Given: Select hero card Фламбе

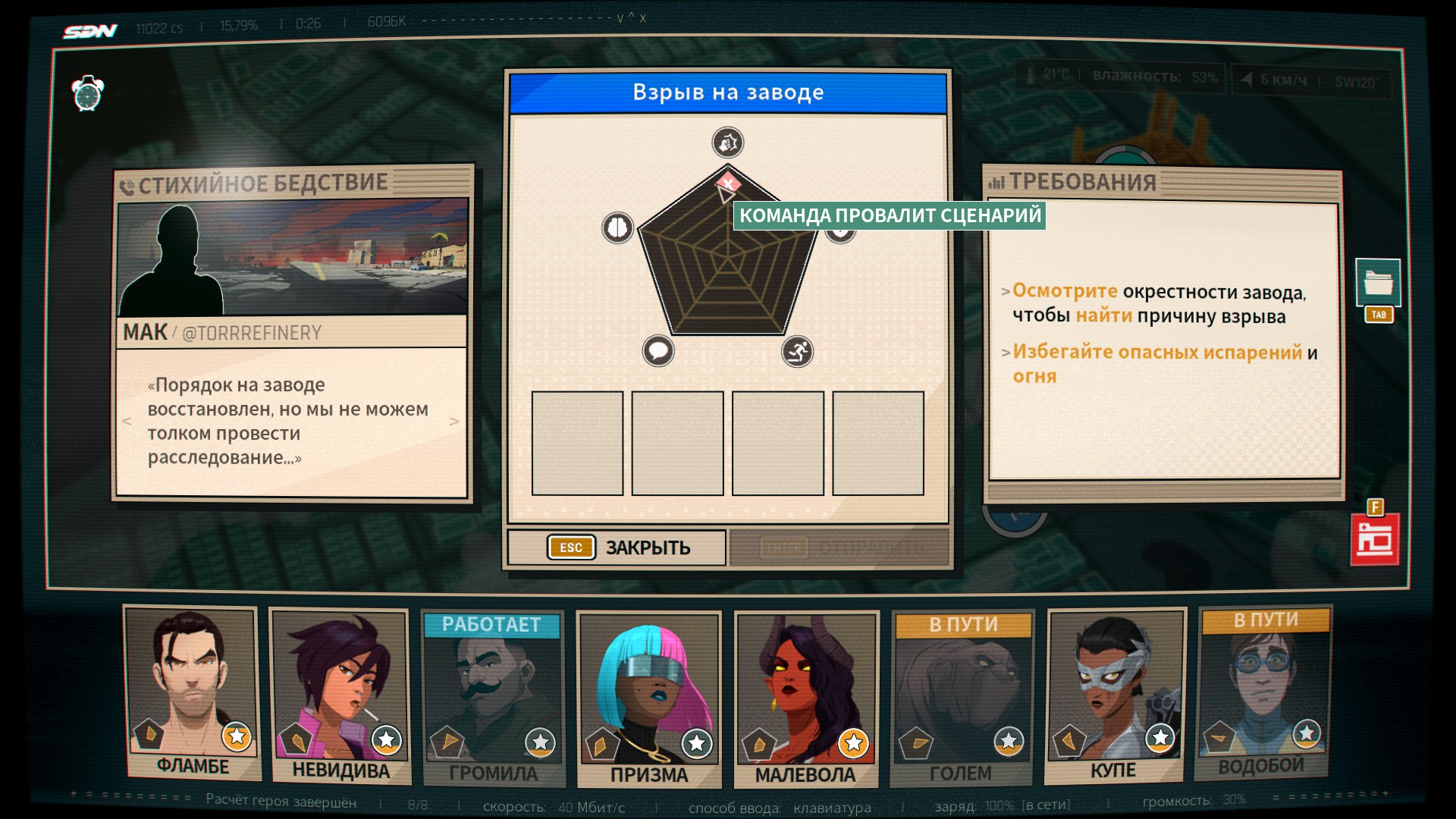Looking at the screenshot, I should point(192,692).
